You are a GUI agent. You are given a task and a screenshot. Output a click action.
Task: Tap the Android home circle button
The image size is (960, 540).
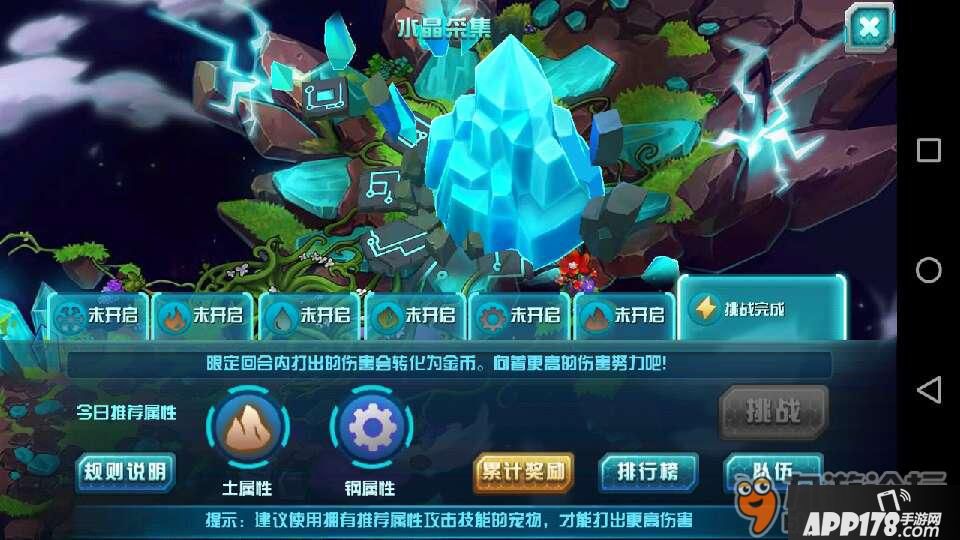point(928,270)
